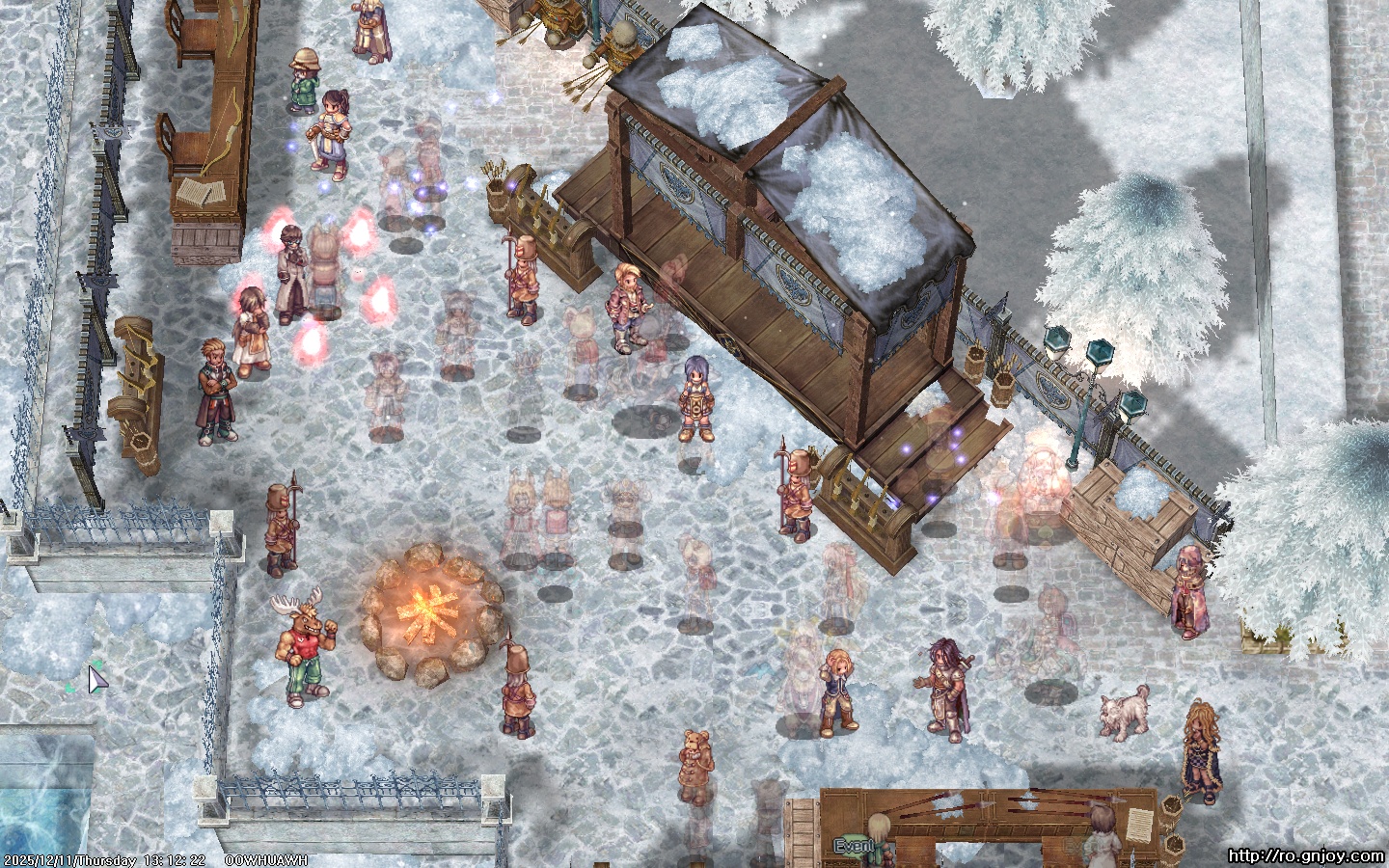Click the green Event speech bubble marker
Viewport: 1389px width, 868px height.
(x=854, y=846)
